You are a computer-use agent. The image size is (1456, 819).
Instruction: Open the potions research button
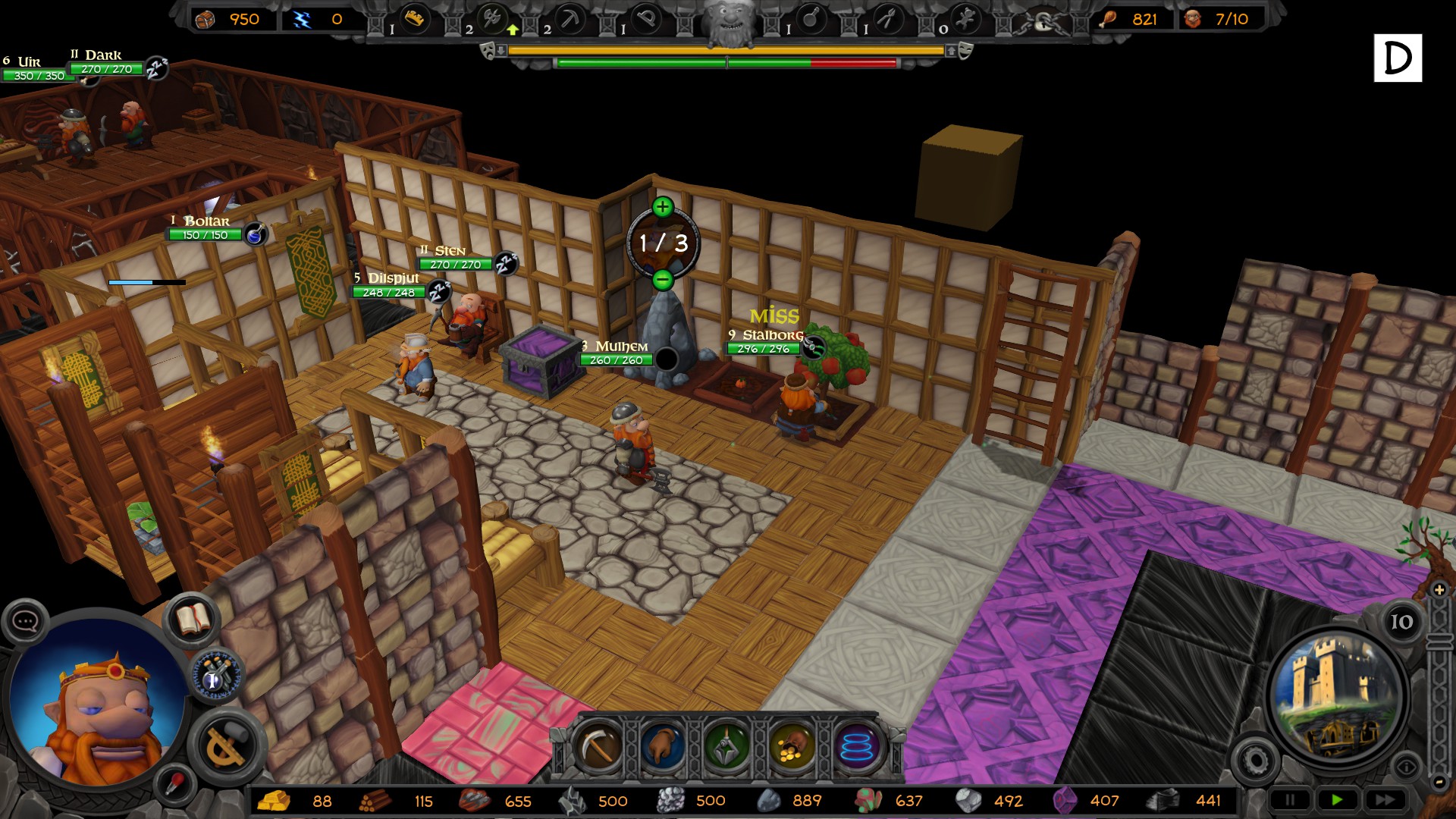tap(217, 674)
